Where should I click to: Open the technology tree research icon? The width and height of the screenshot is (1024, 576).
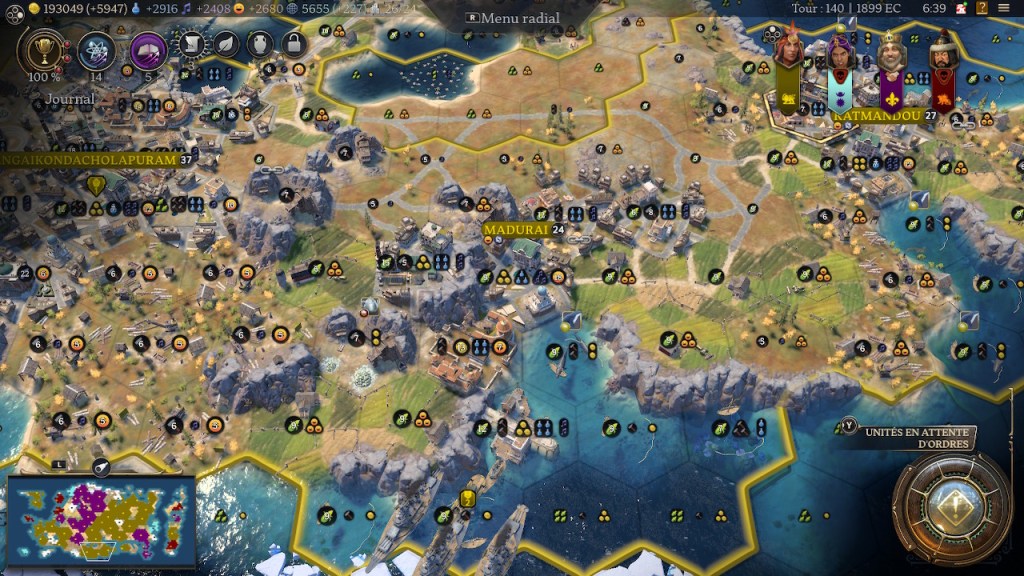(x=97, y=48)
